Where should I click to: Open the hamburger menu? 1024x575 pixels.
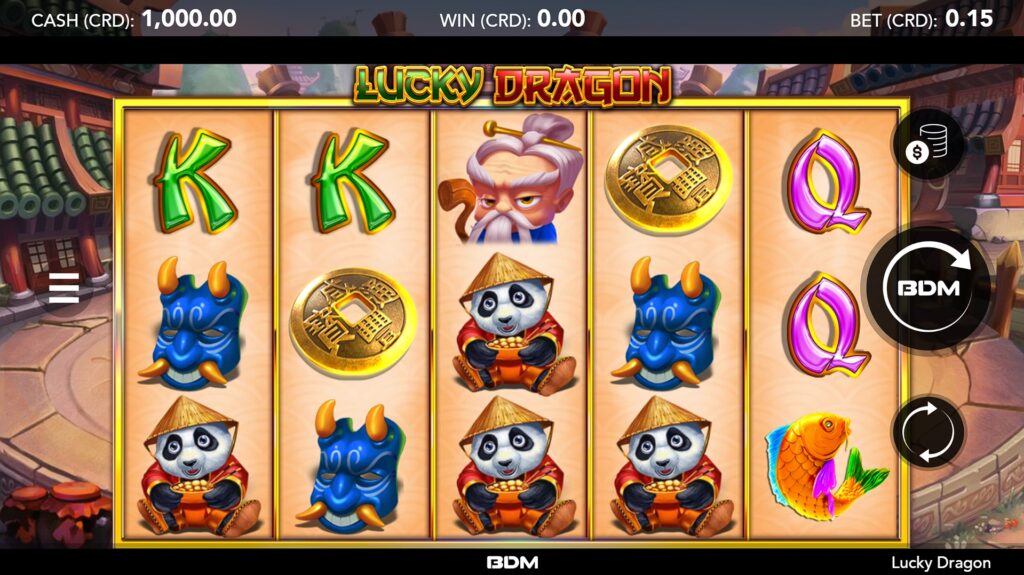click(x=63, y=287)
